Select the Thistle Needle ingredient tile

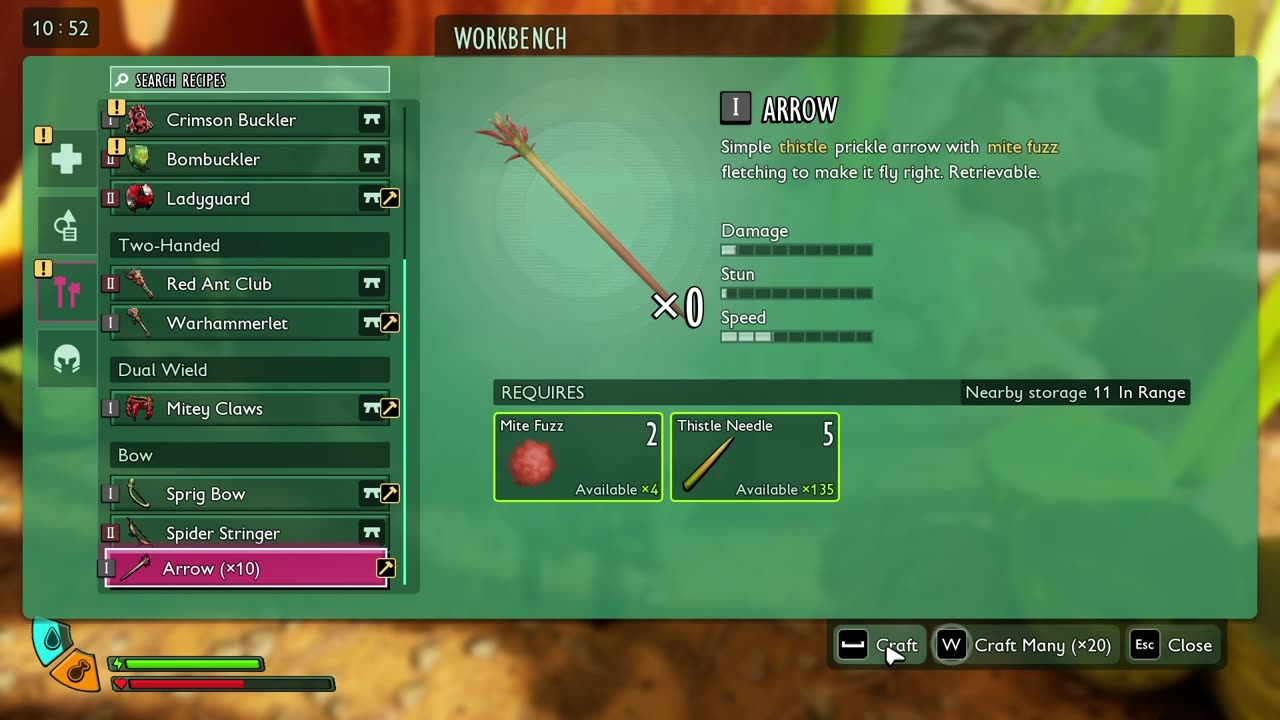755,457
